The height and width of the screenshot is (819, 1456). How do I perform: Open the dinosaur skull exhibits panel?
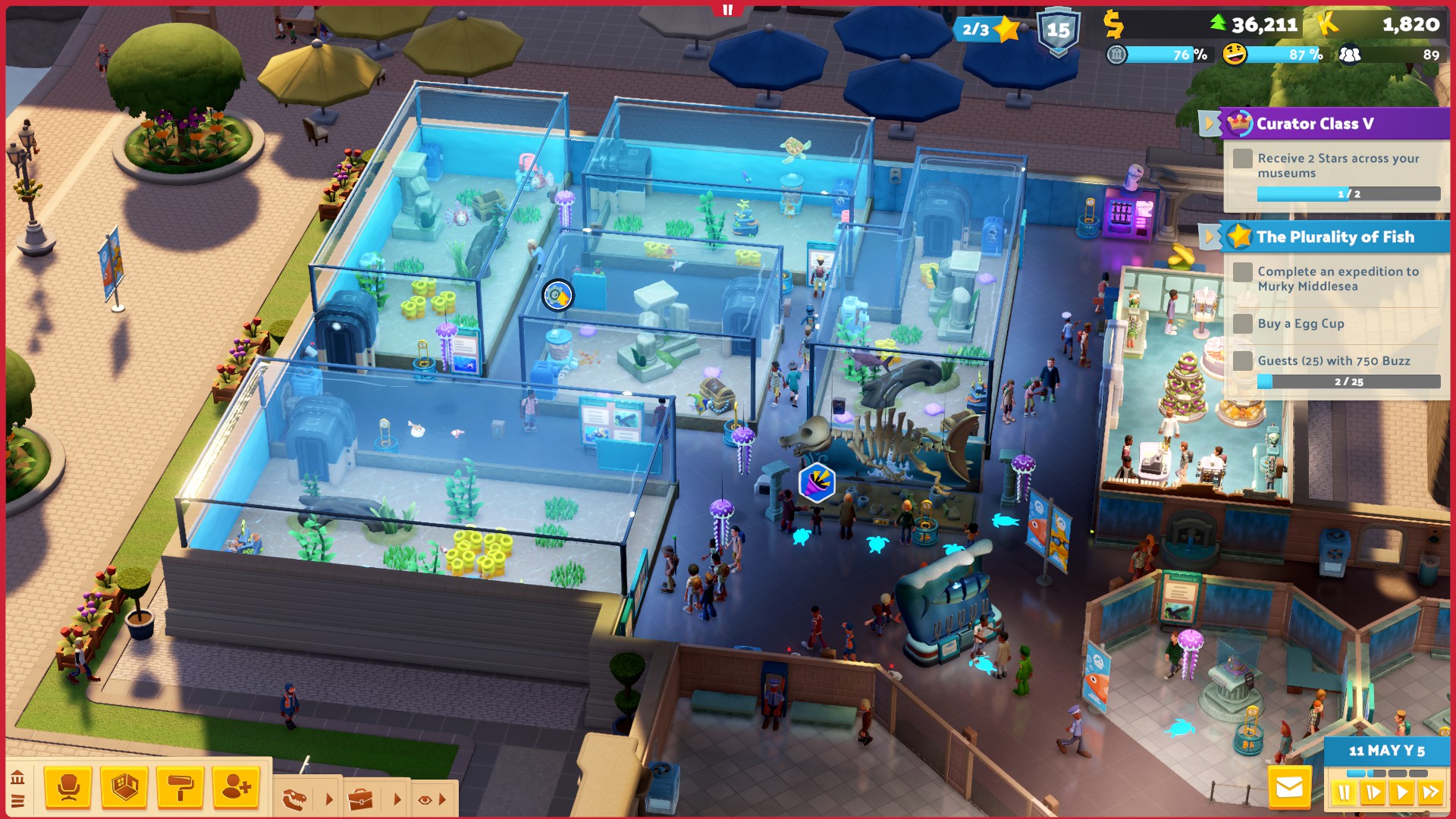294,799
